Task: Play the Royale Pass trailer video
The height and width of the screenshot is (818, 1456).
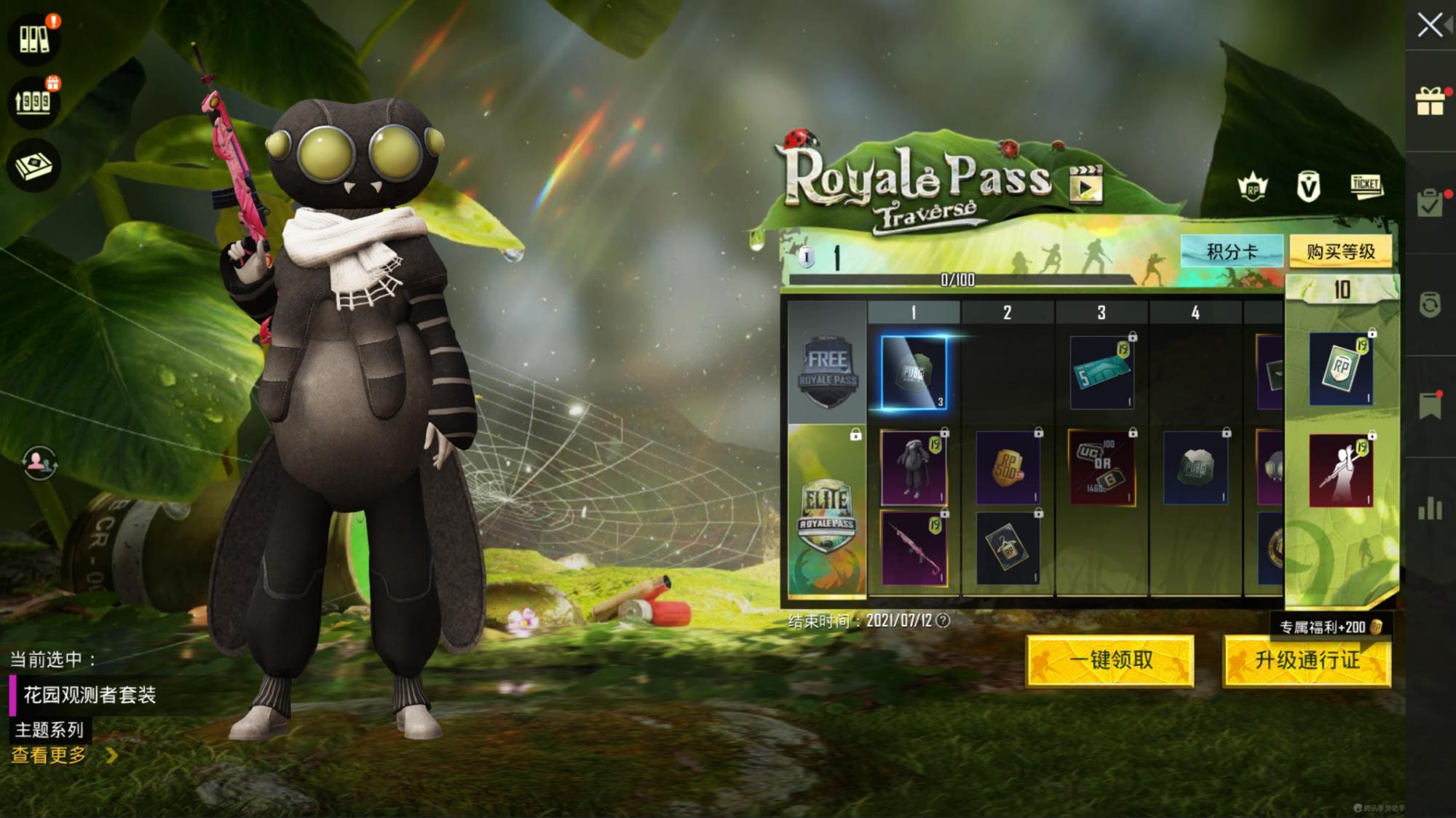Action: 1085,185
